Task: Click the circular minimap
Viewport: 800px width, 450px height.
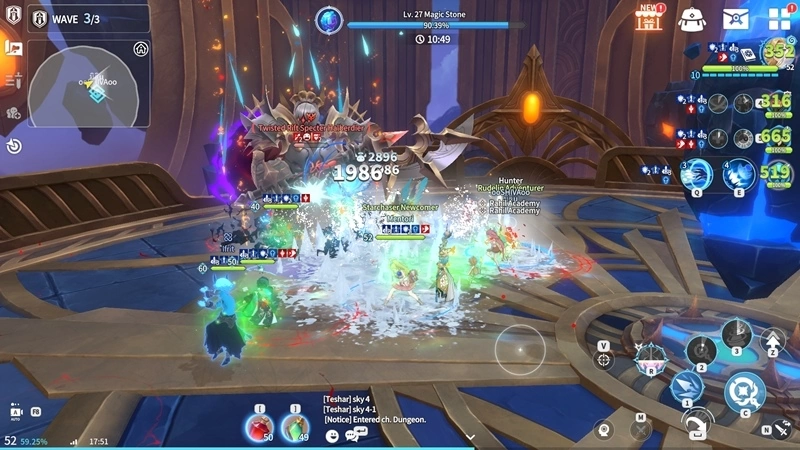Action: tap(89, 92)
